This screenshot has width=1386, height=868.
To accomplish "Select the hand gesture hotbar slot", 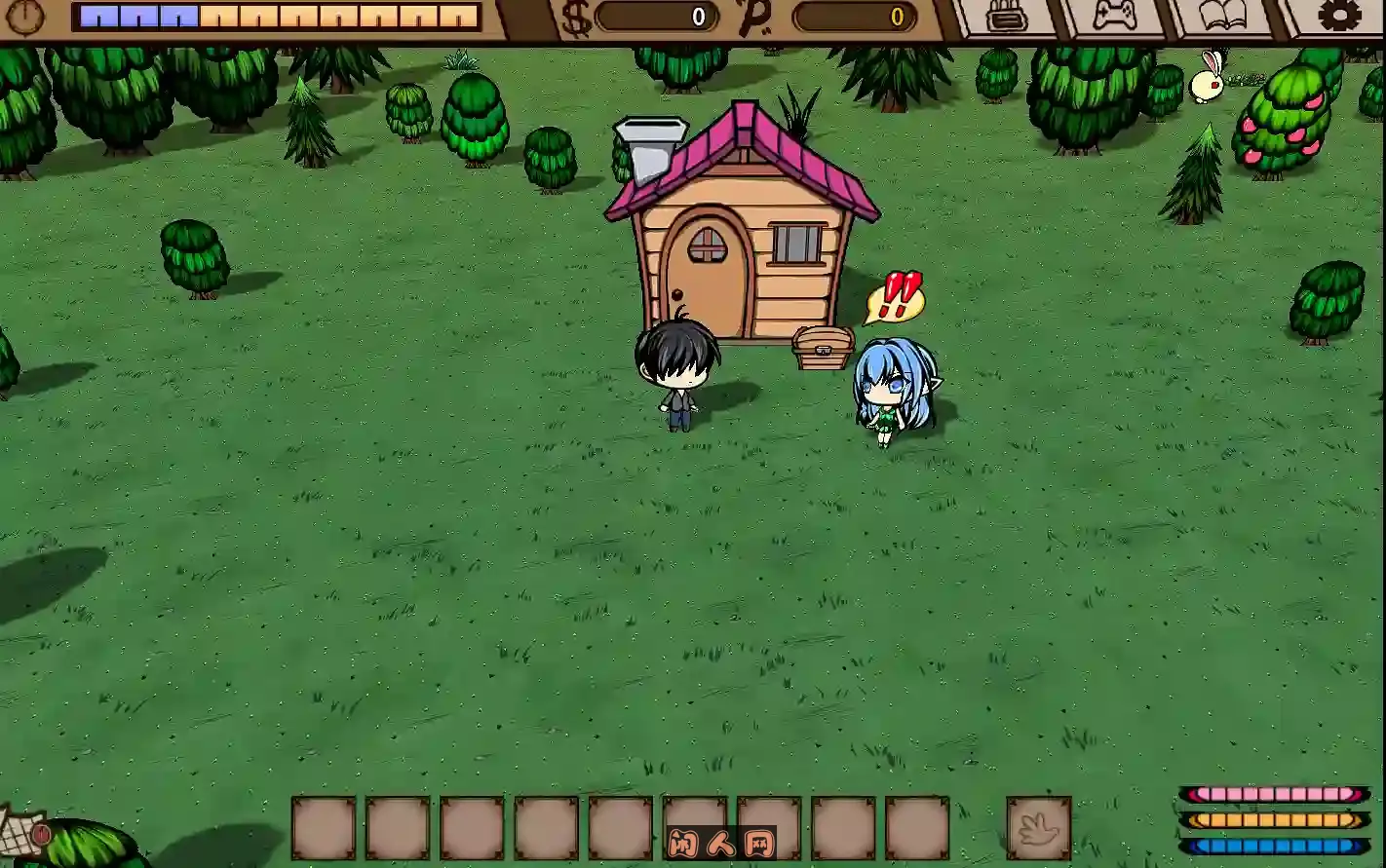I will pos(1039,830).
